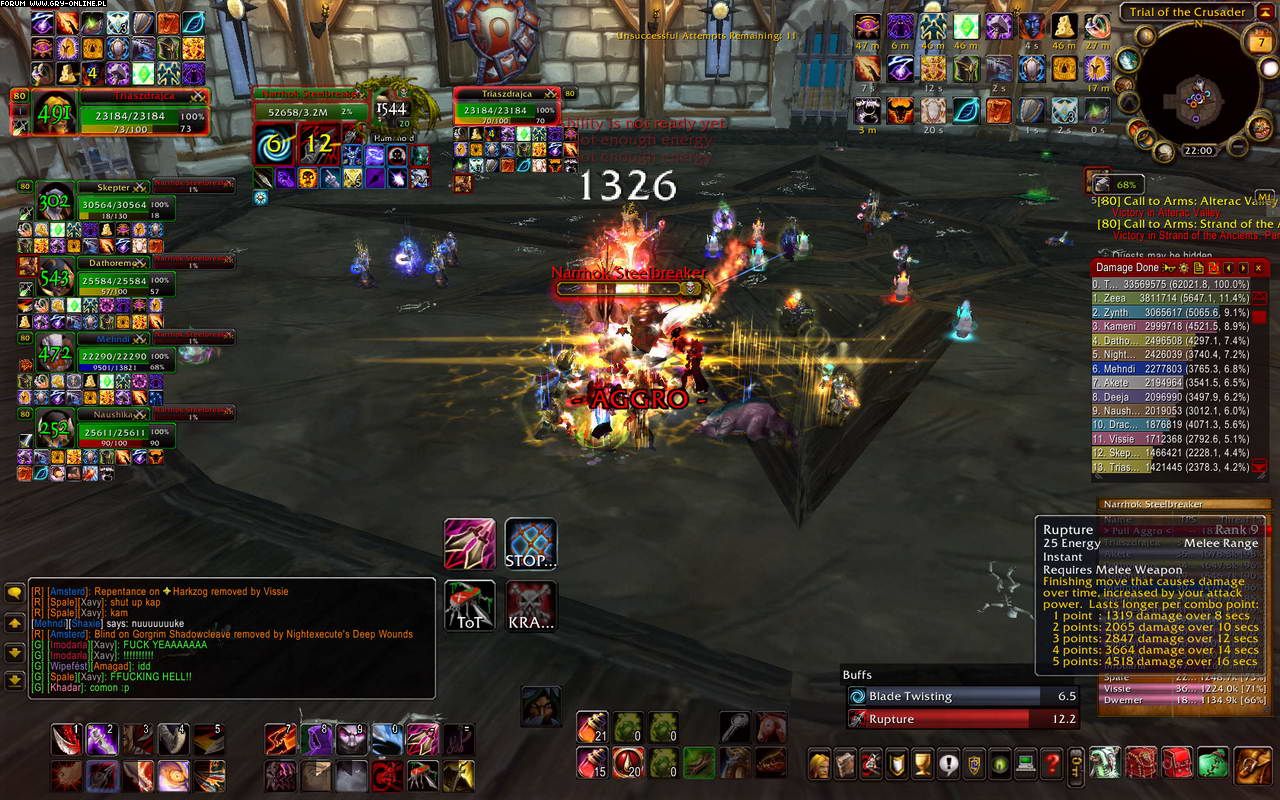This screenshot has width=1280, height=800.
Task: Use the ability in action slot 1
Action: point(67,739)
